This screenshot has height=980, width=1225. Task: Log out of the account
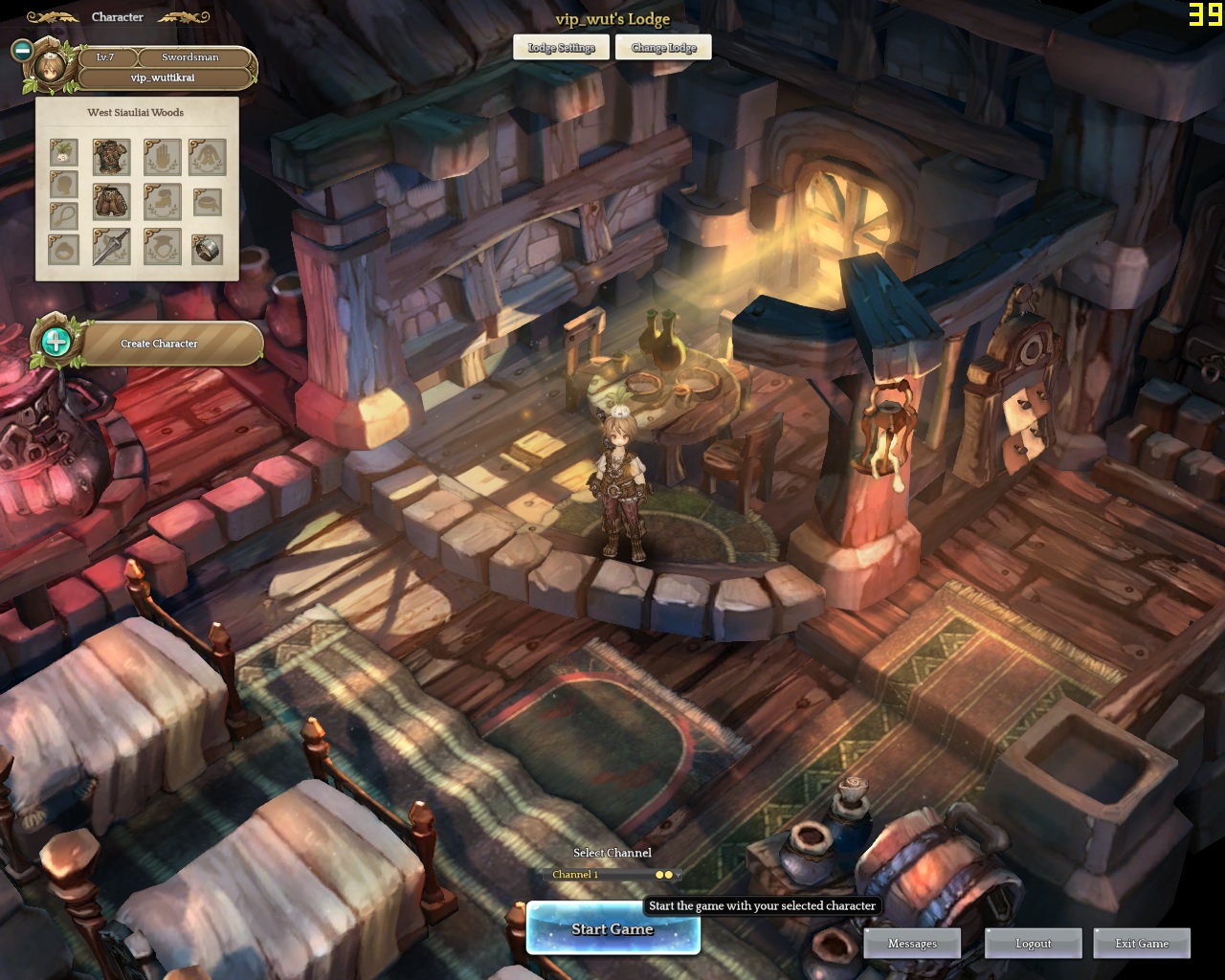(1033, 944)
